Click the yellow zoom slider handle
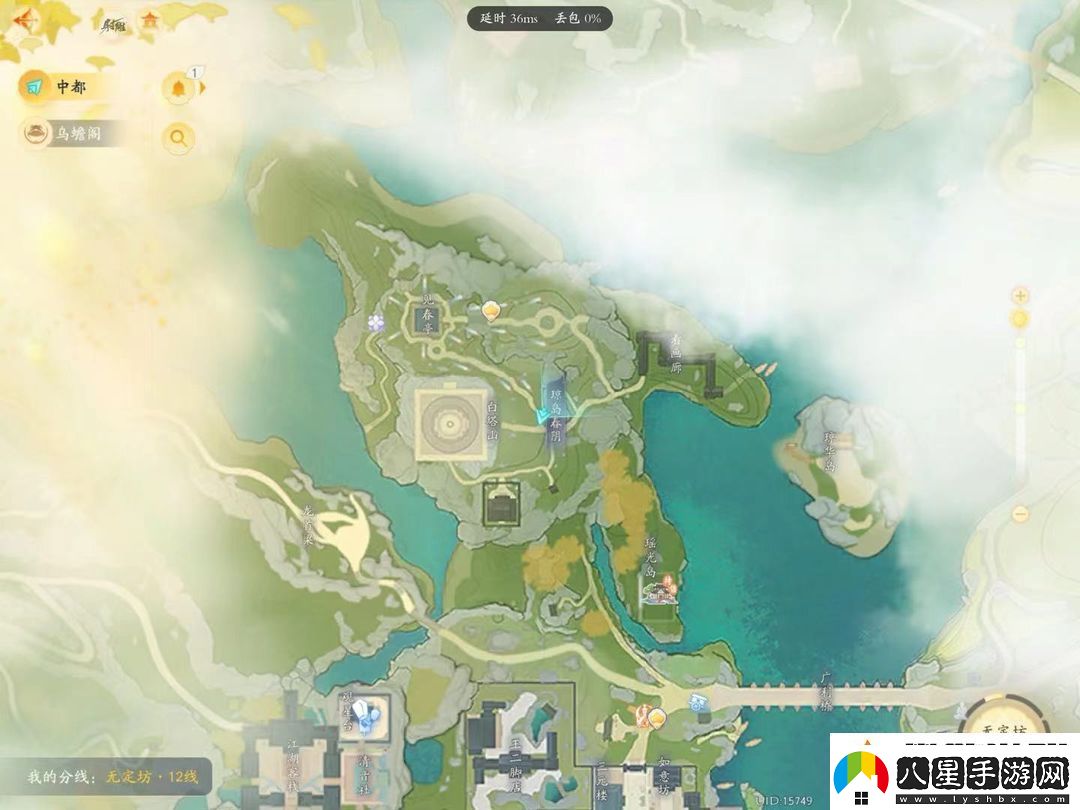1080x810 pixels. pos(1020,319)
